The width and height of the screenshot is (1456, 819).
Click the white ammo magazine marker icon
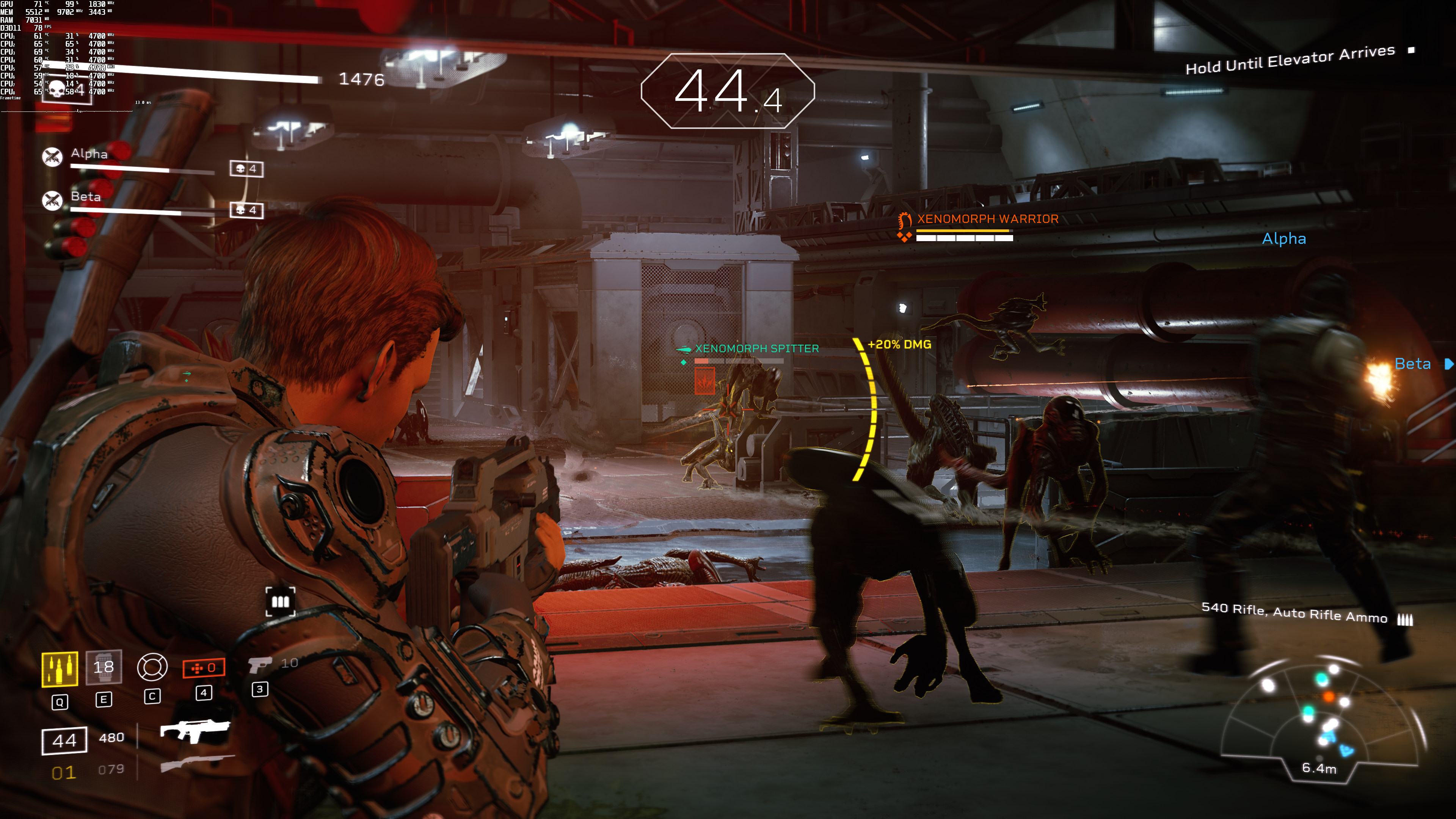280,601
